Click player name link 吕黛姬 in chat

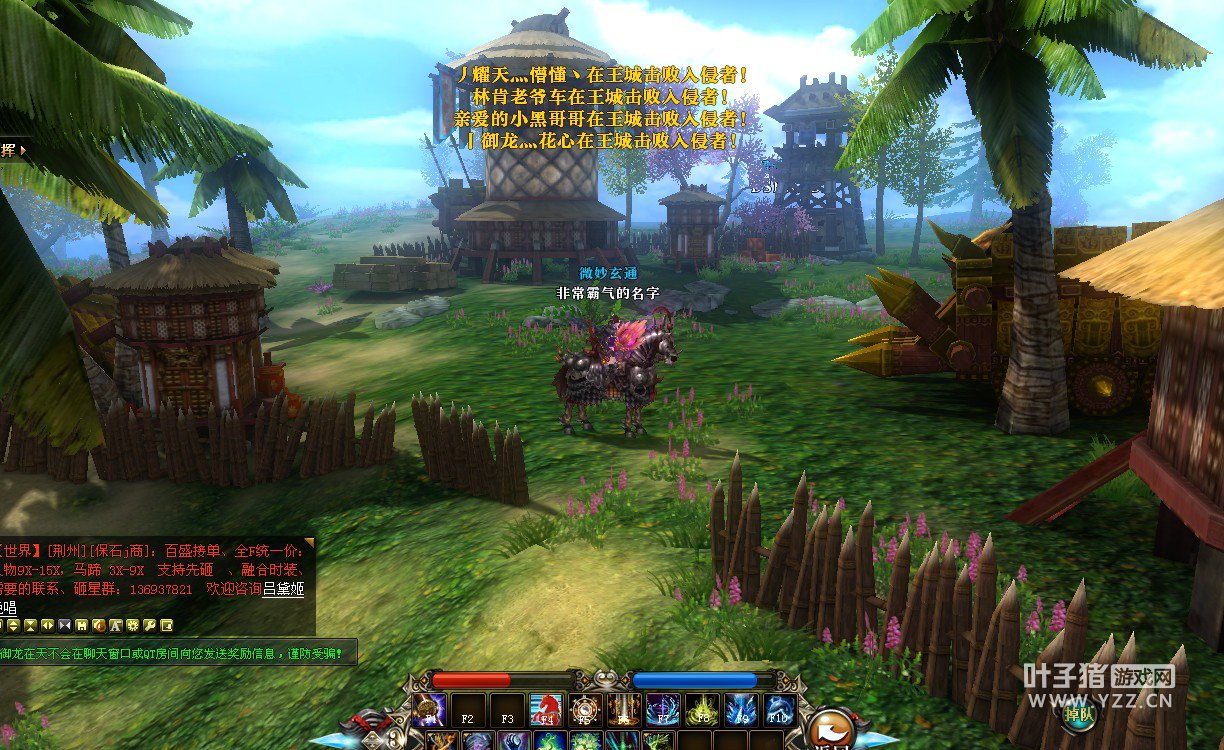283,589
